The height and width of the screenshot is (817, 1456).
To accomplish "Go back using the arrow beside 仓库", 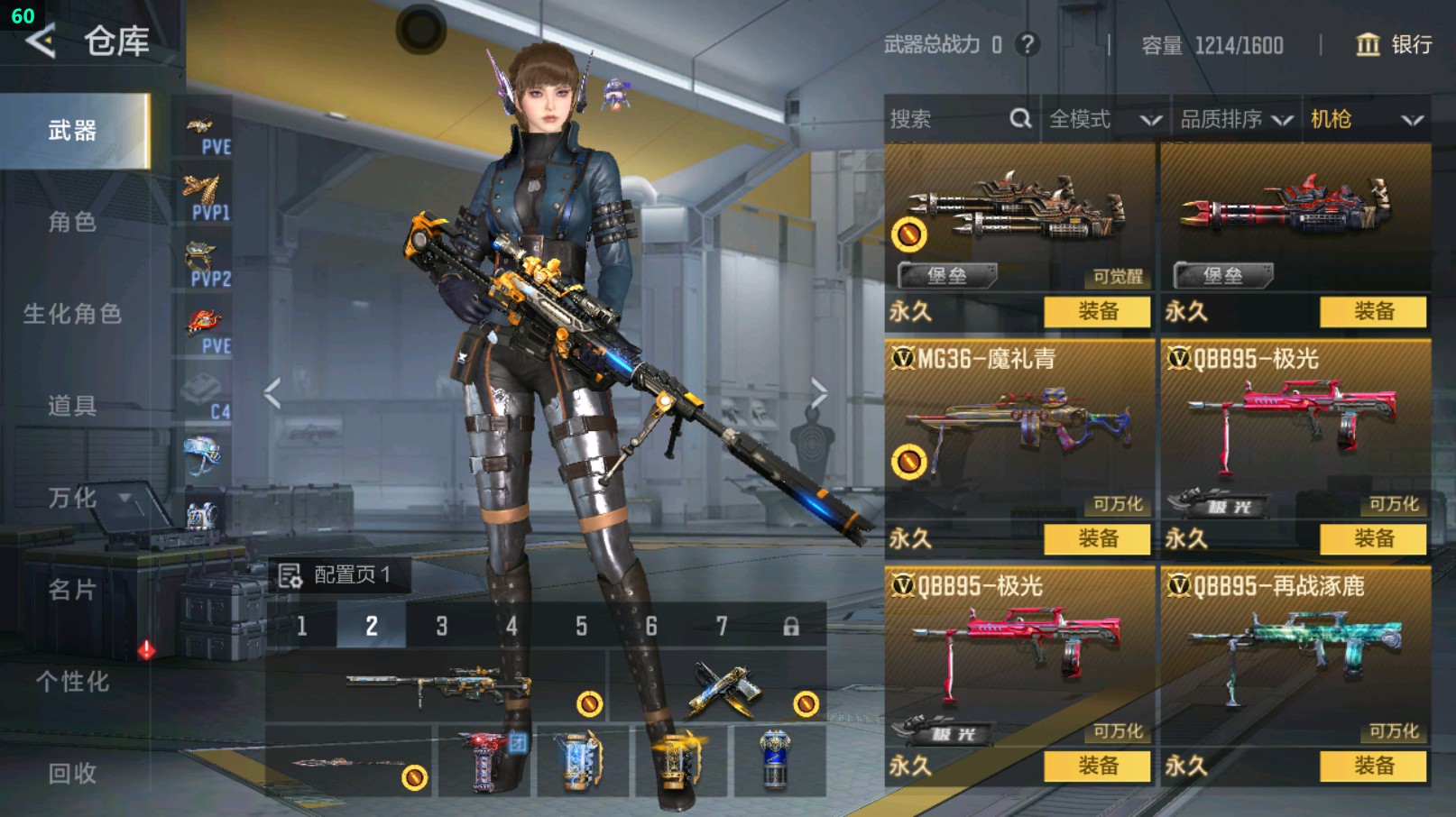I will point(41,41).
